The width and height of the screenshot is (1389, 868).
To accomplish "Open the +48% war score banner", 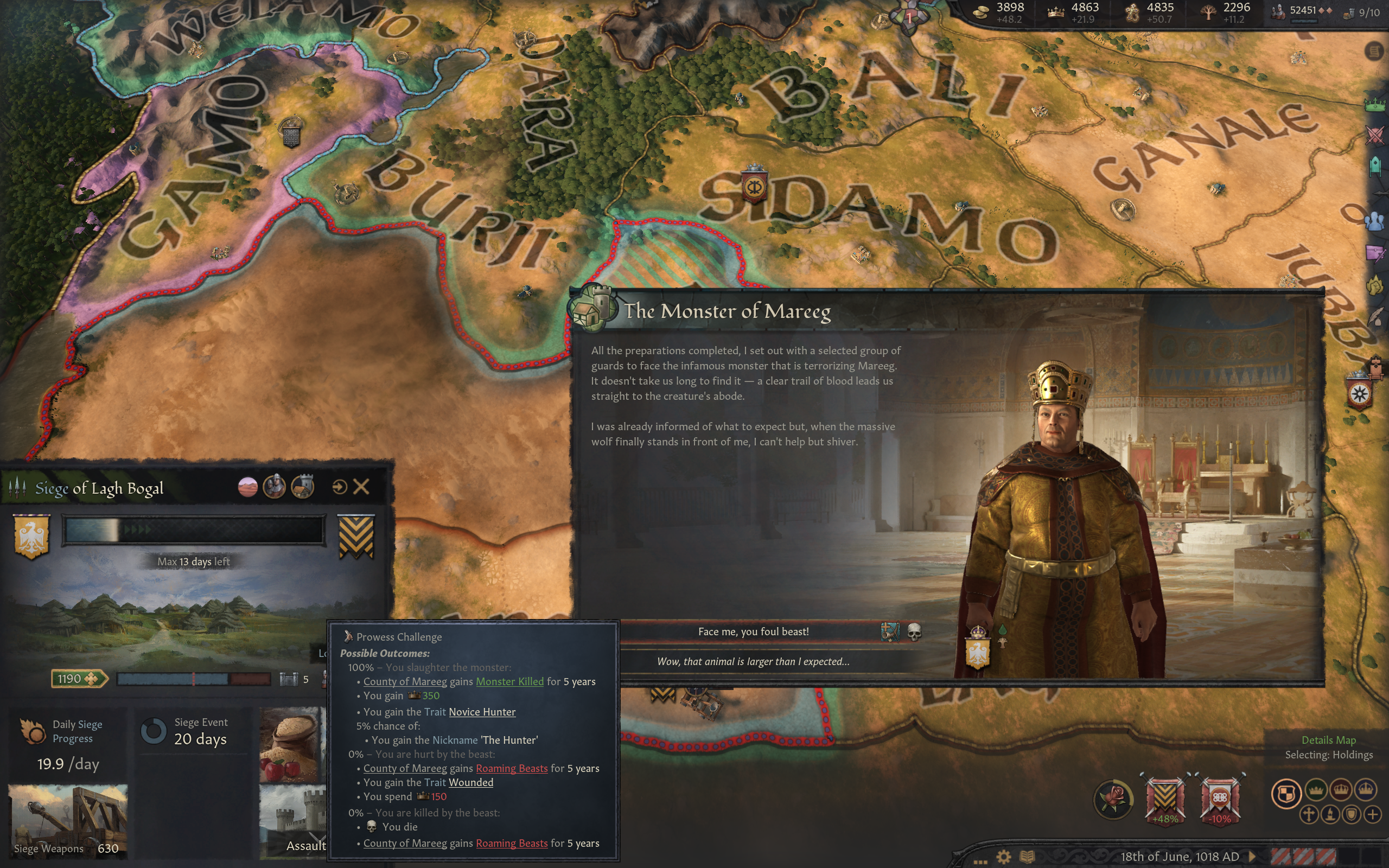I will 1164,799.
